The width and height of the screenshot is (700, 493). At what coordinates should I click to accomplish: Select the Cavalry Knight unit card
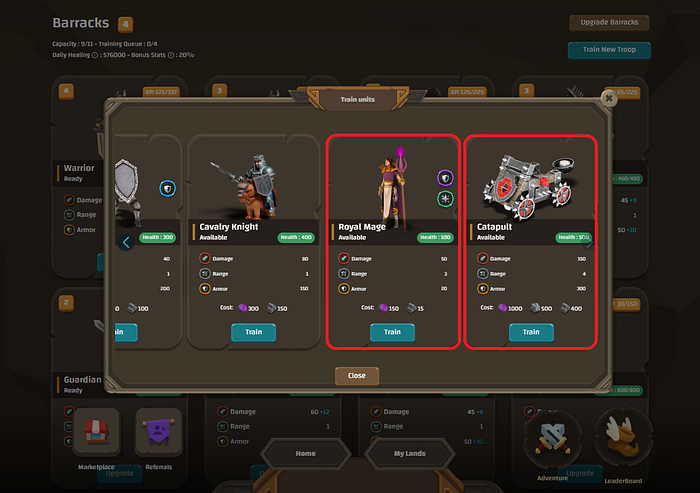(x=254, y=200)
